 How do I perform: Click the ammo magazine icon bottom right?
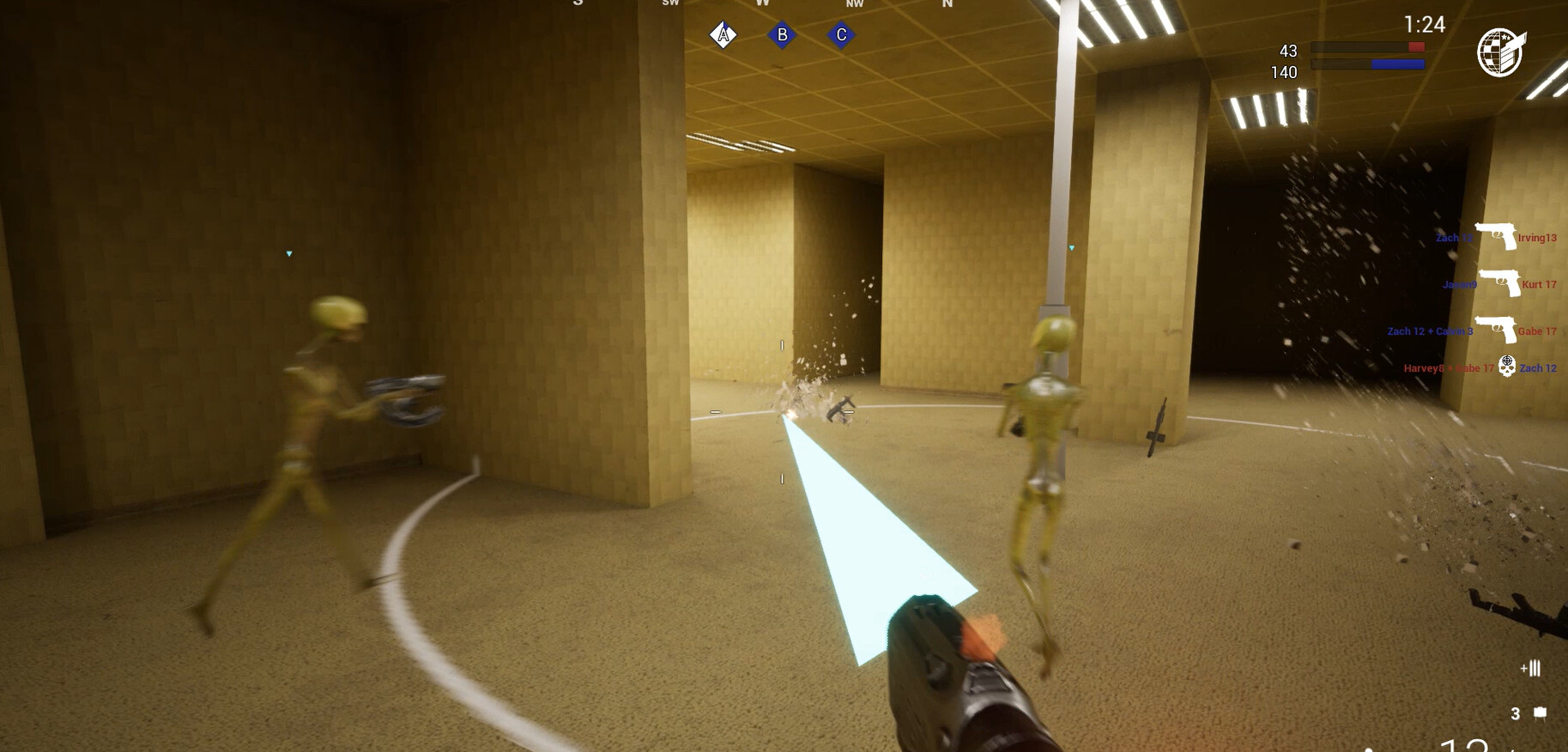[x=1541, y=713]
